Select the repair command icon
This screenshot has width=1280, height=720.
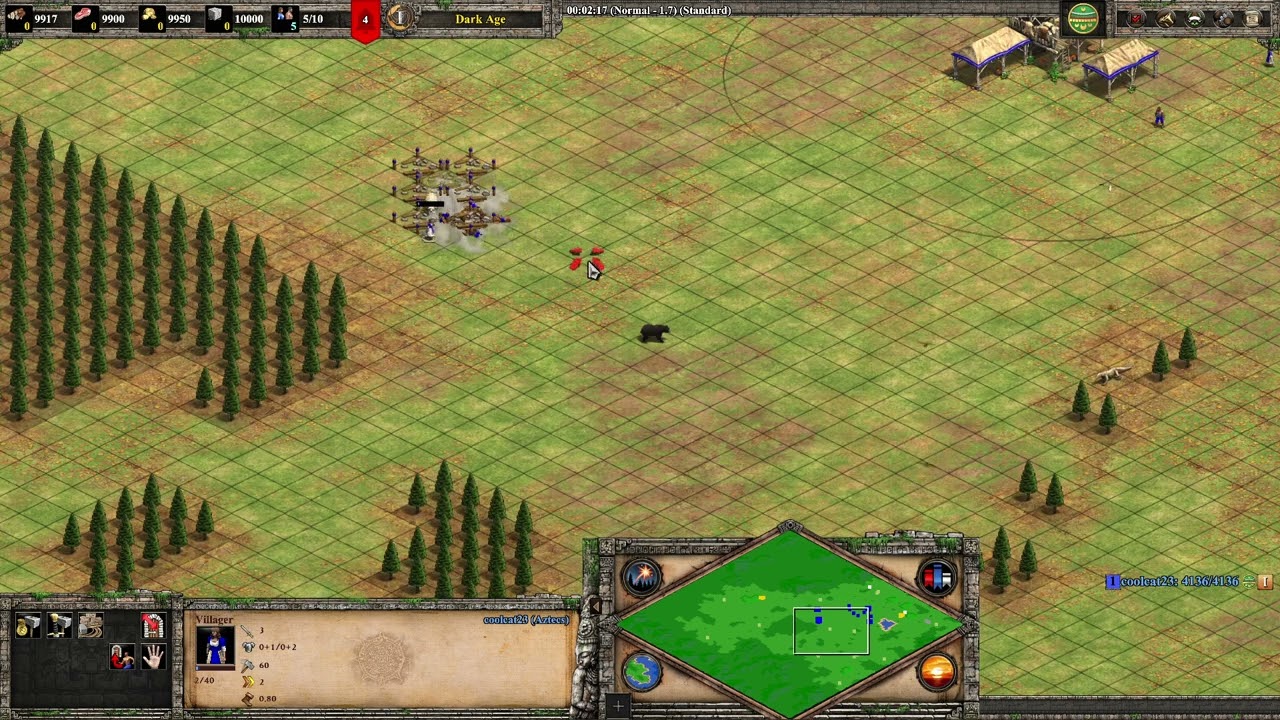point(91,626)
